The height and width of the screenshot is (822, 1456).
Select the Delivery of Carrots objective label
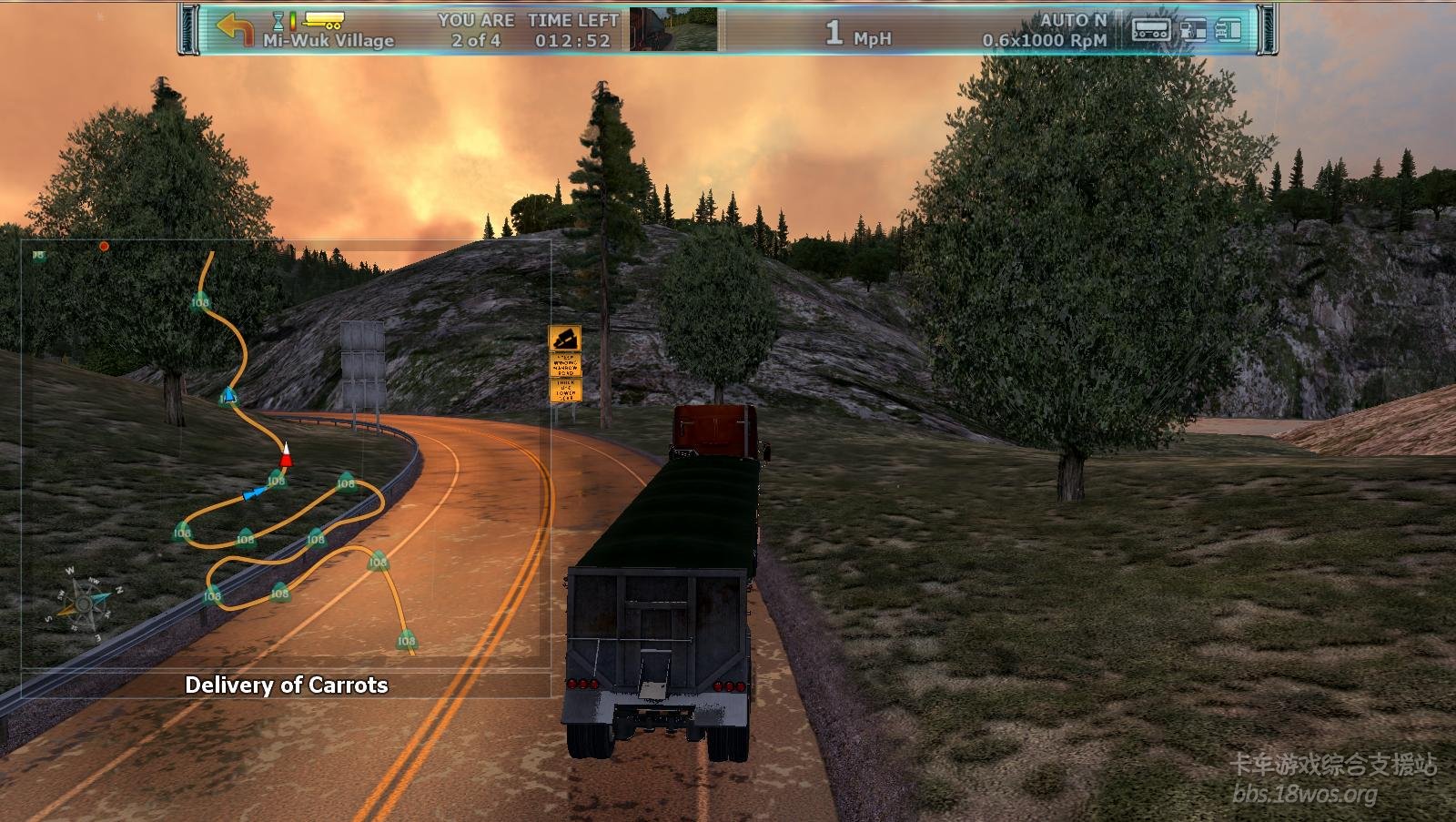pos(287,685)
